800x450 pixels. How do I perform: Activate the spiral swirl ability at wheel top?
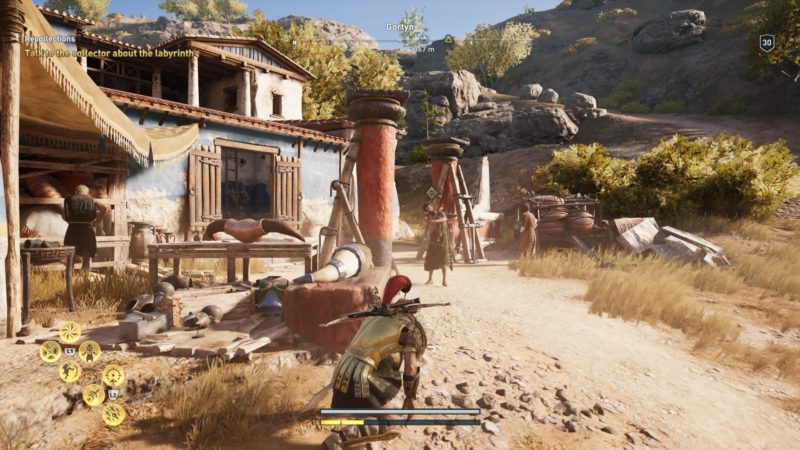pyautogui.click(x=70, y=331)
